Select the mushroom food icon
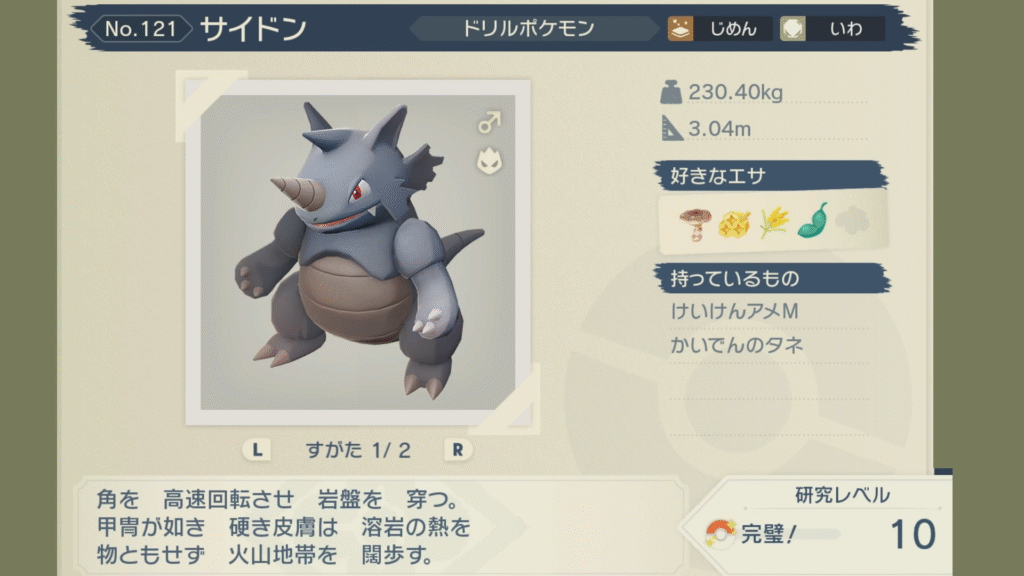The height and width of the screenshot is (576, 1024). click(x=692, y=222)
